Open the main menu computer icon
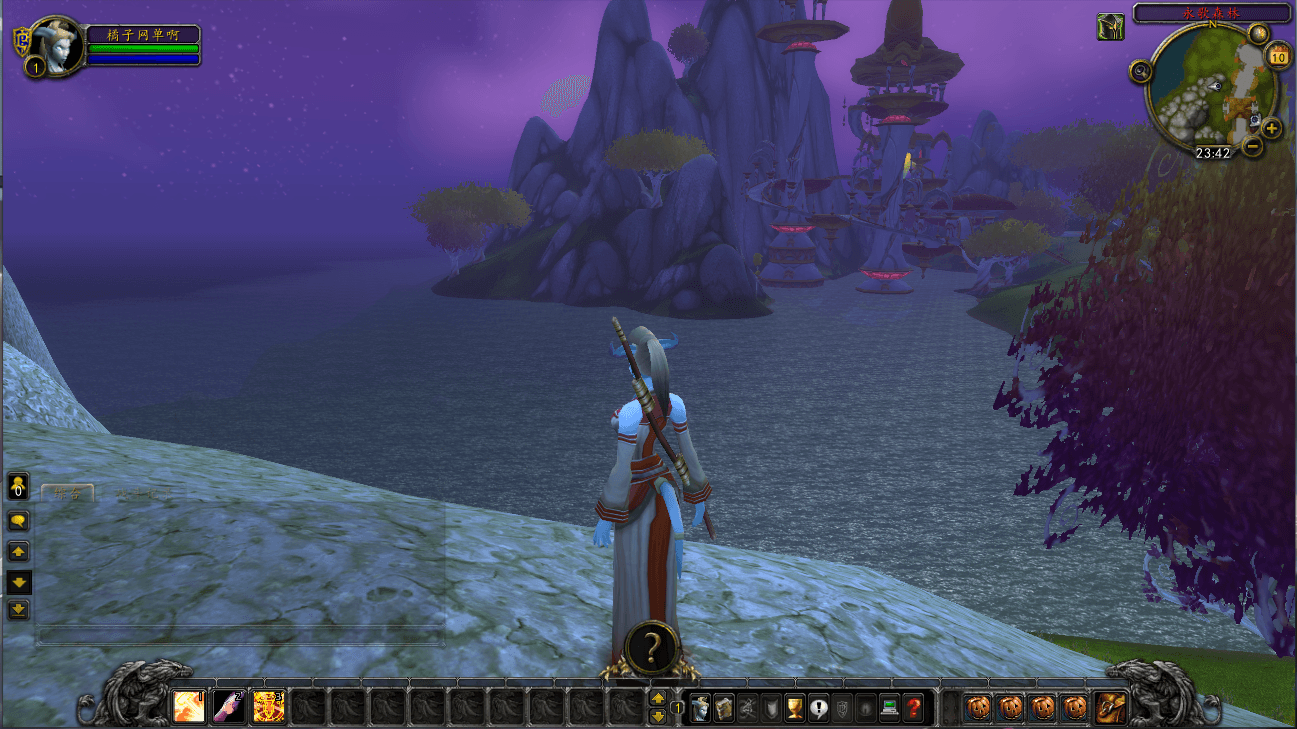The image size is (1297, 729). pyautogui.click(x=889, y=708)
